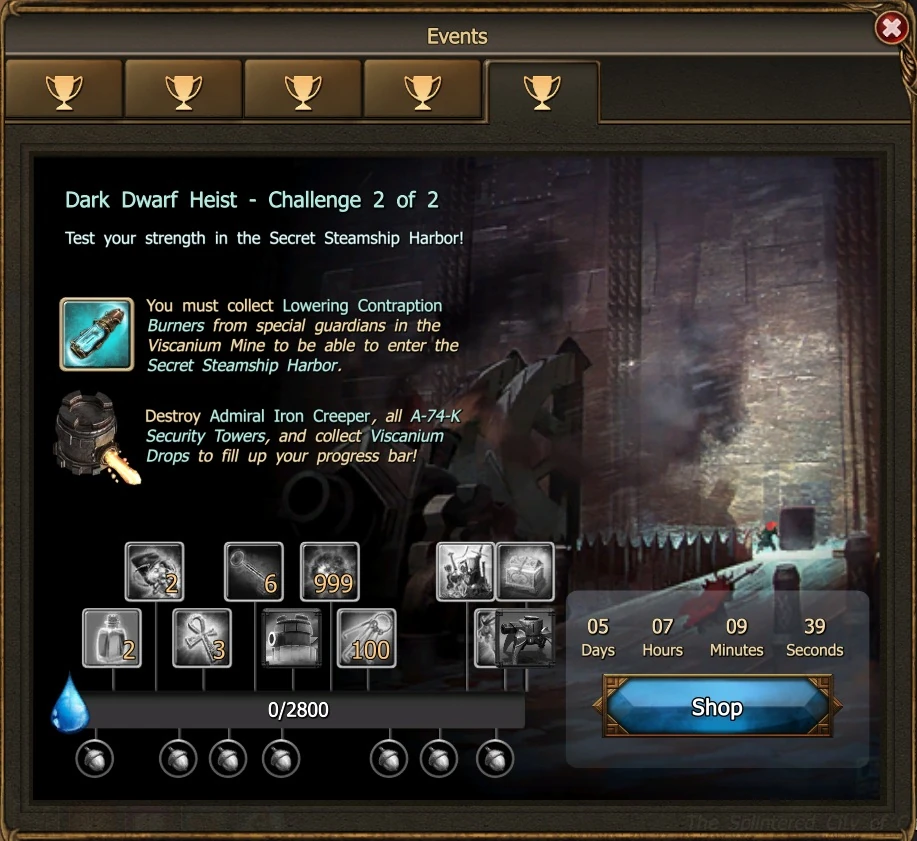
Task: View the single key reward showing 6
Action: point(254,572)
